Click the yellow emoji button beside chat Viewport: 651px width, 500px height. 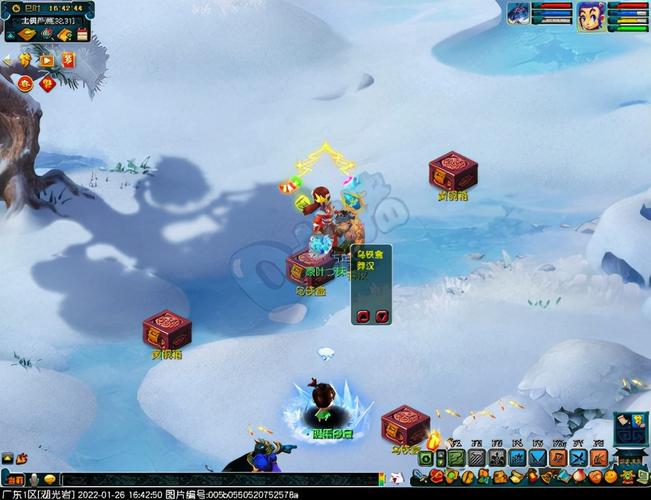pyautogui.click(x=49, y=479)
